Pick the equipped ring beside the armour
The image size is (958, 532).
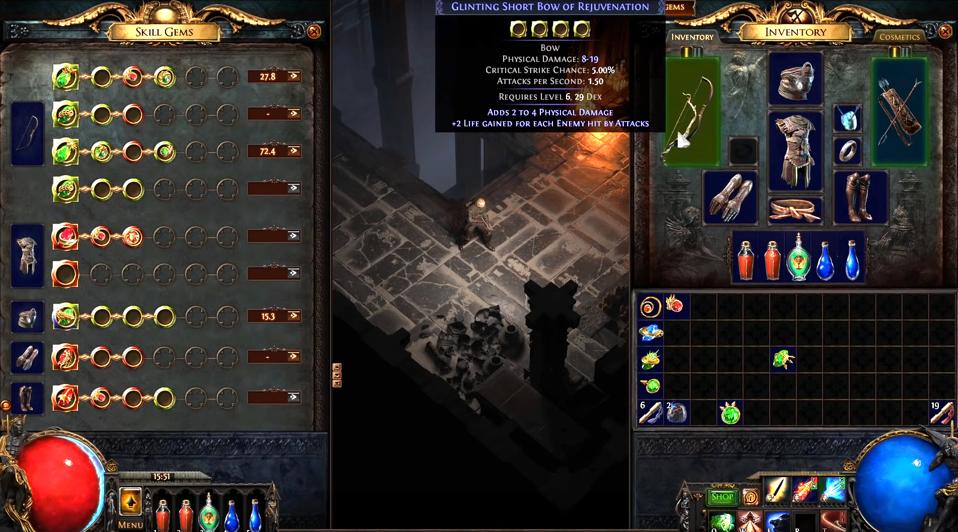(x=848, y=151)
